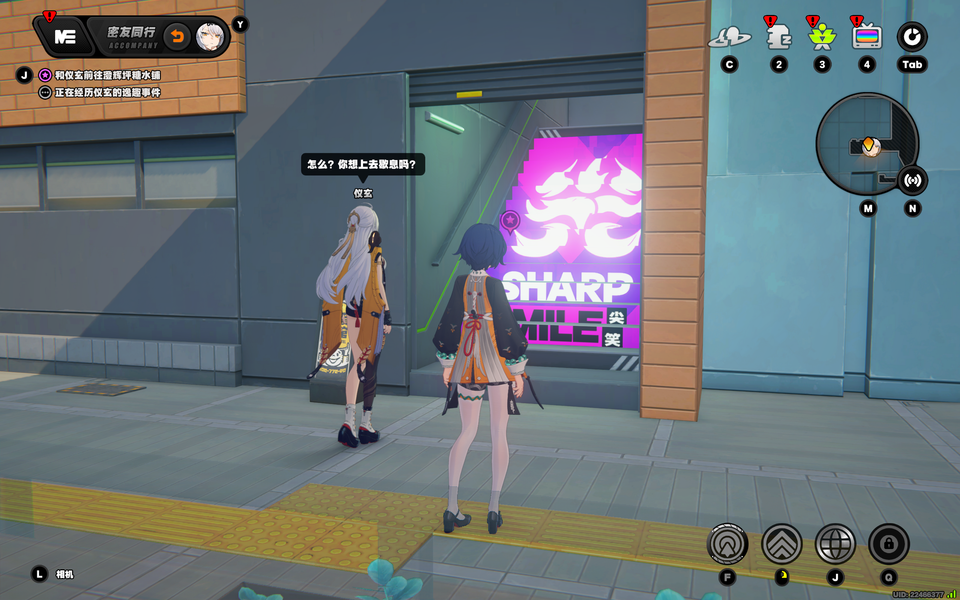Image resolution: width=960 pixels, height=600 pixels.
Task: Activate the interact button with upward arrow rings
Action: (x=727, y=544)
